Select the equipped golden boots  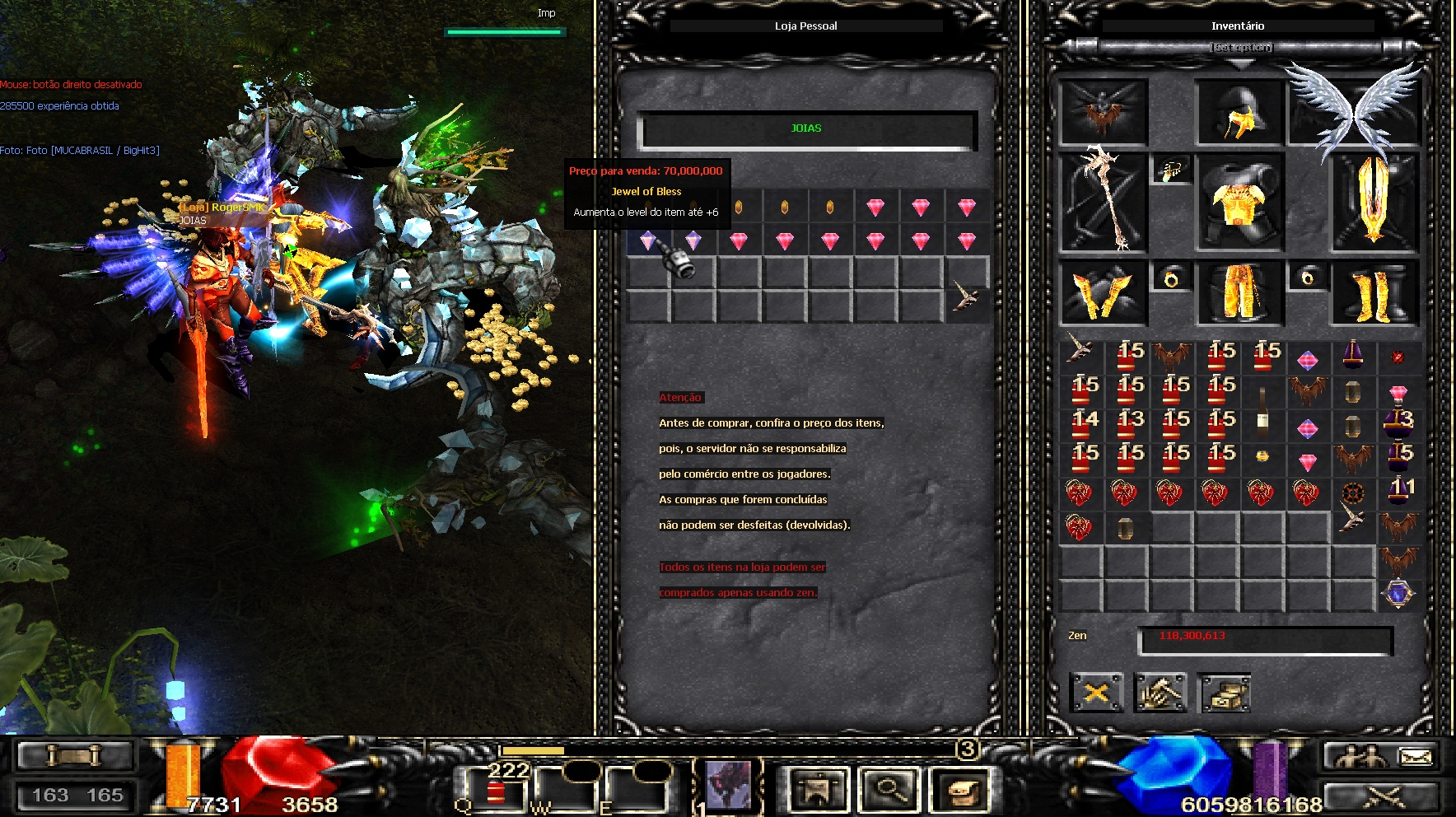pyautogui.click(x=1372, y=294)
